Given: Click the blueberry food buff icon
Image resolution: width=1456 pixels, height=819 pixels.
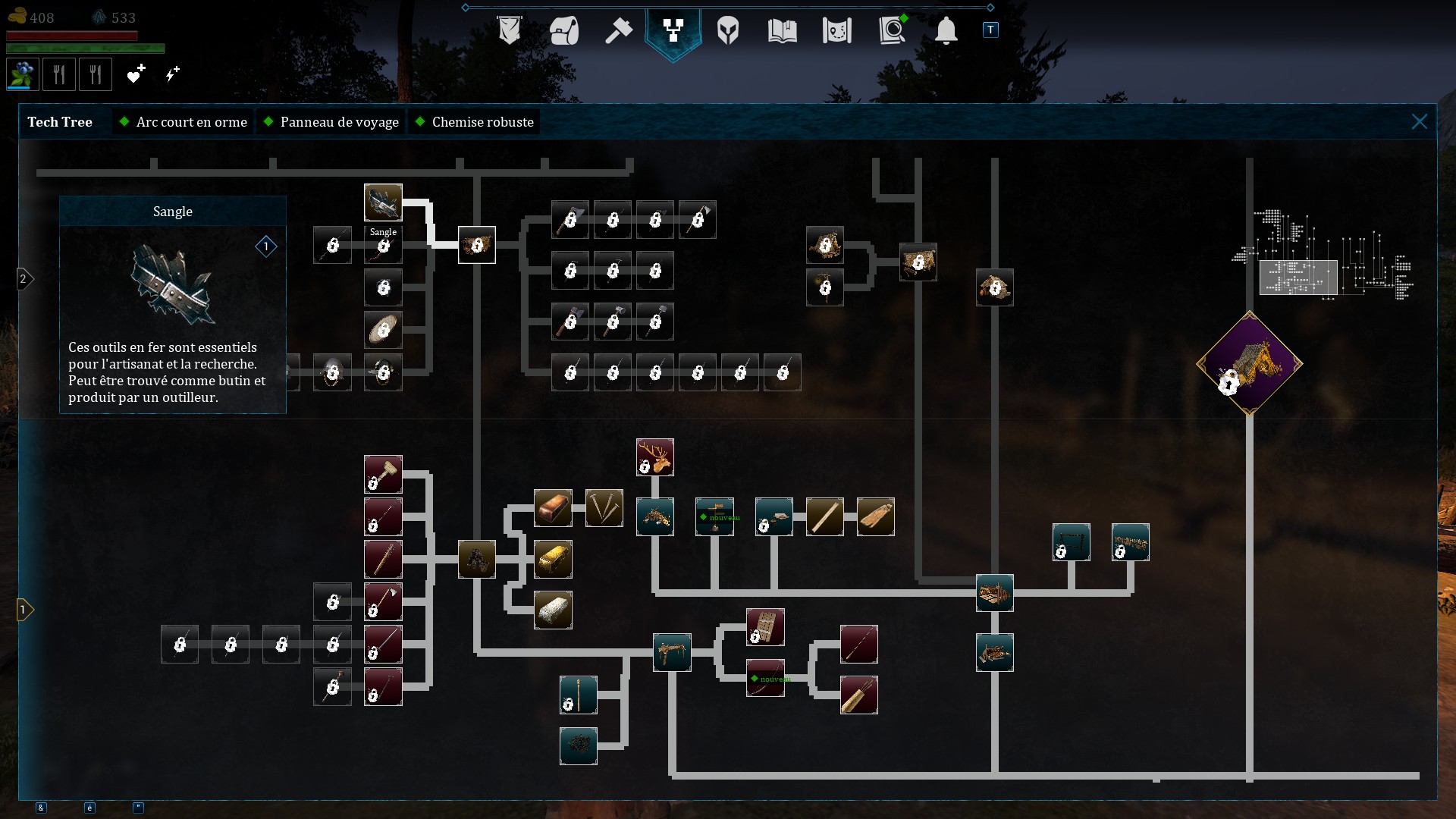Looking at the screenshot, I should coord(23,74).
